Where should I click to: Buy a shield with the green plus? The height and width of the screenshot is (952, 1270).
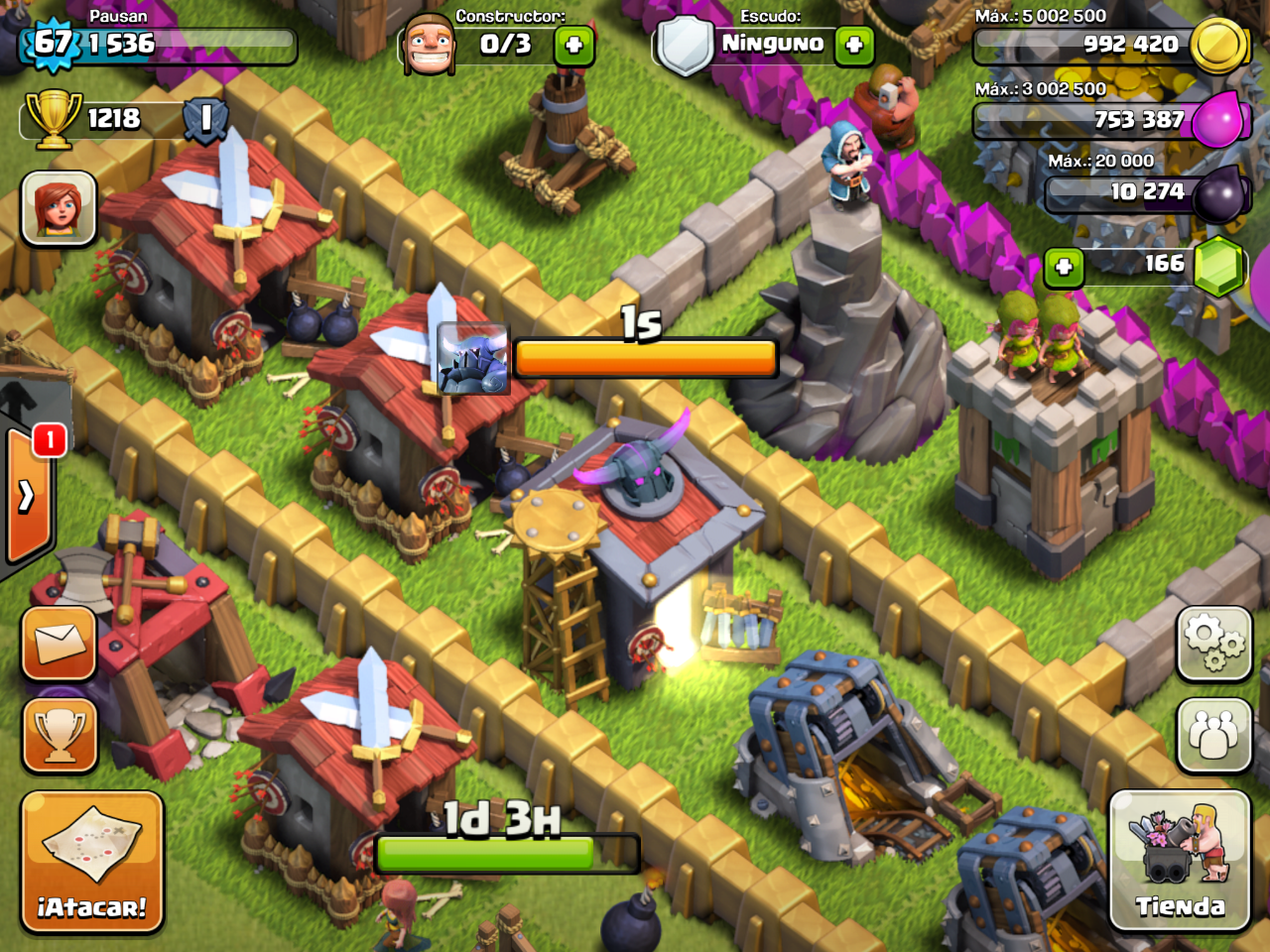point(853,45)
